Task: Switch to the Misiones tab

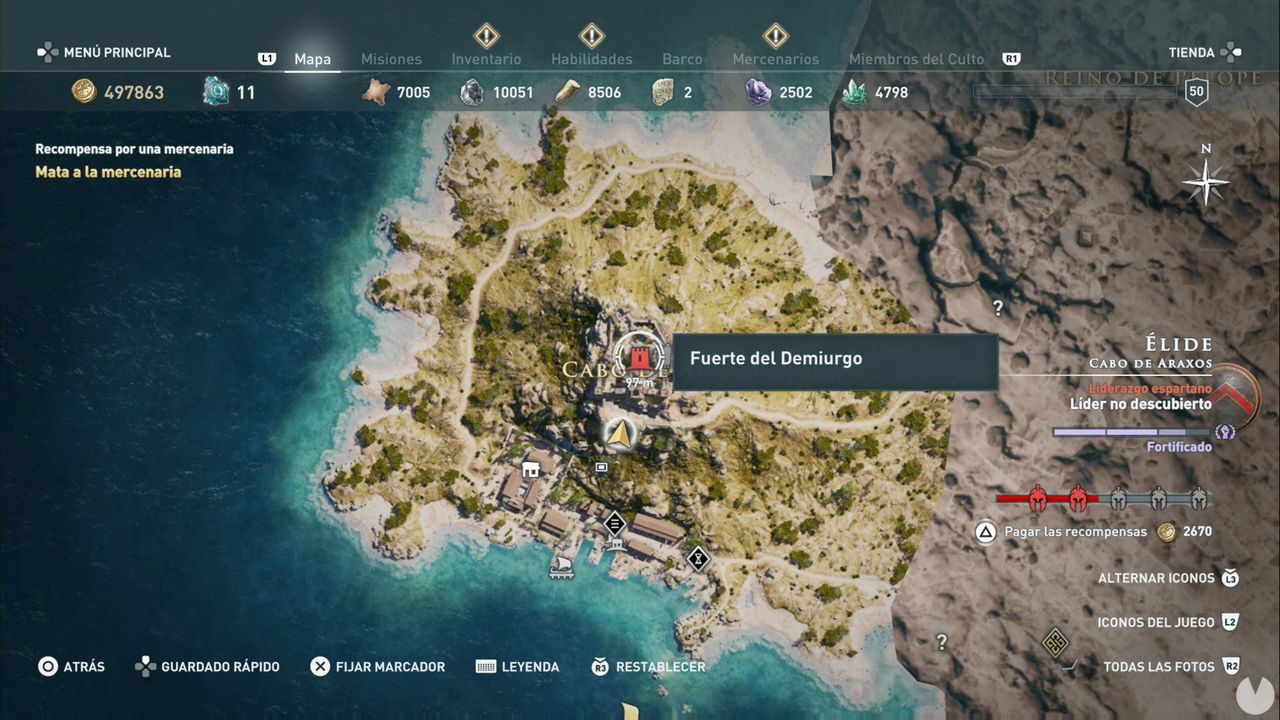Action: (391, 59)
